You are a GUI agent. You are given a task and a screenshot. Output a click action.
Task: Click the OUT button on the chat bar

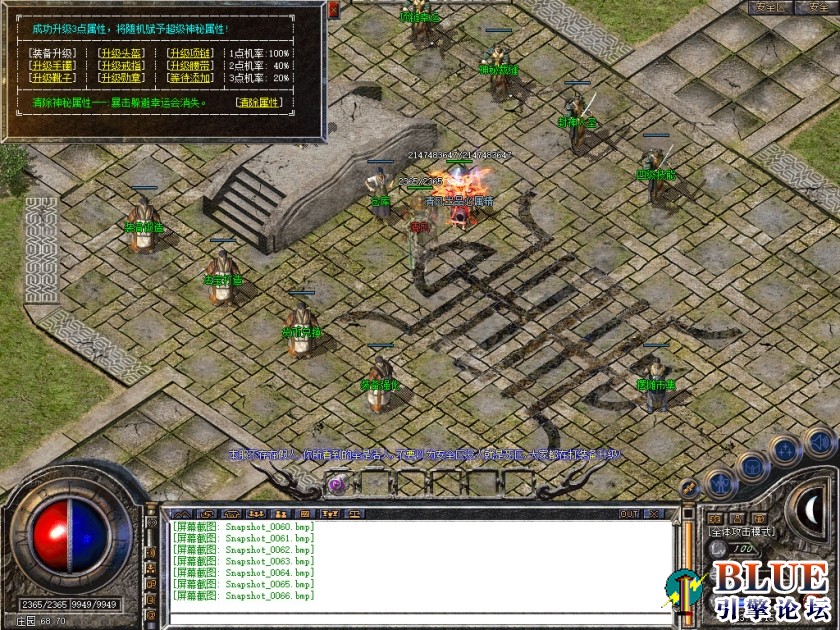click(629, 514)
